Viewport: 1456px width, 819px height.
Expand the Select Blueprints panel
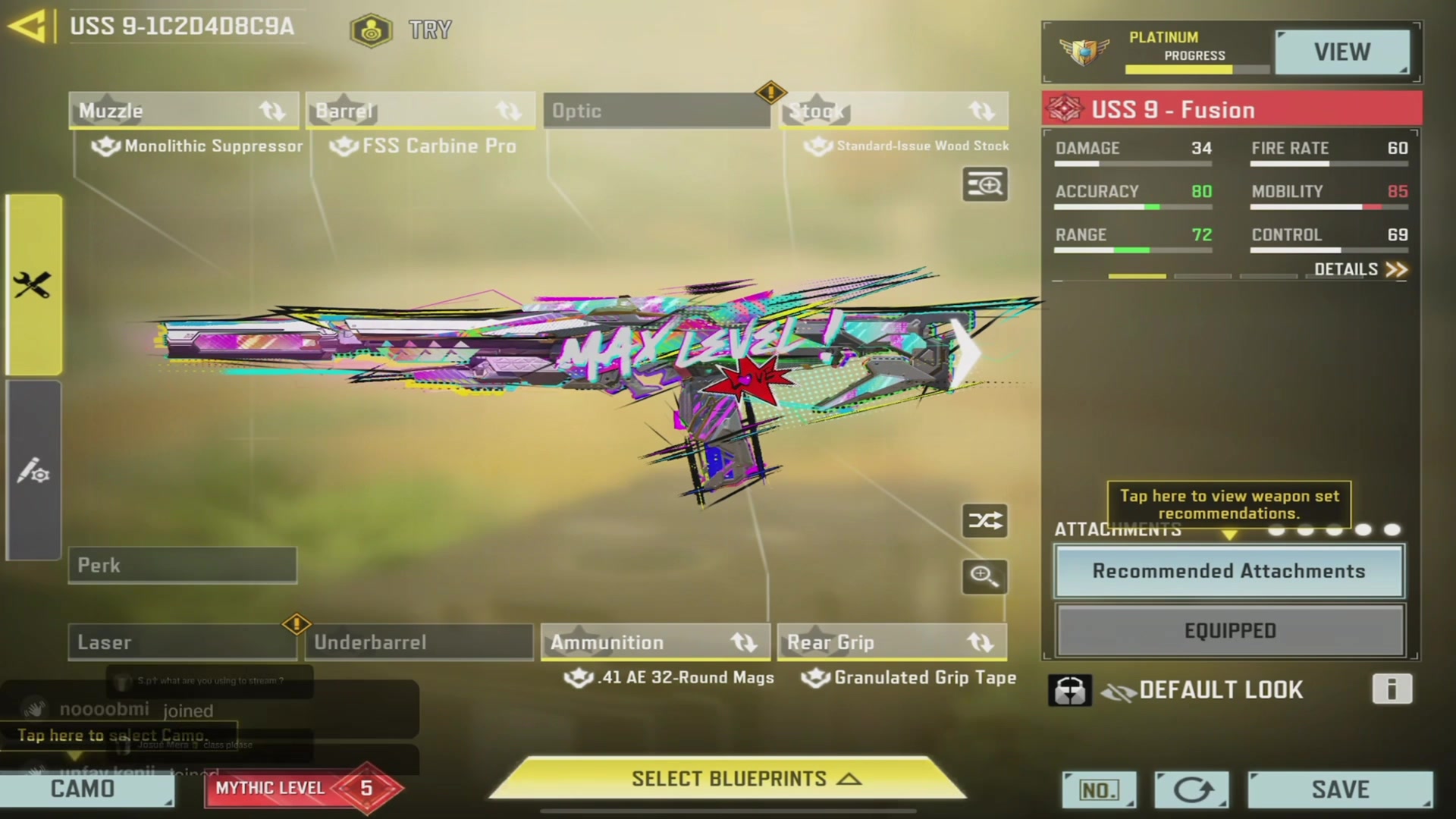728,779
